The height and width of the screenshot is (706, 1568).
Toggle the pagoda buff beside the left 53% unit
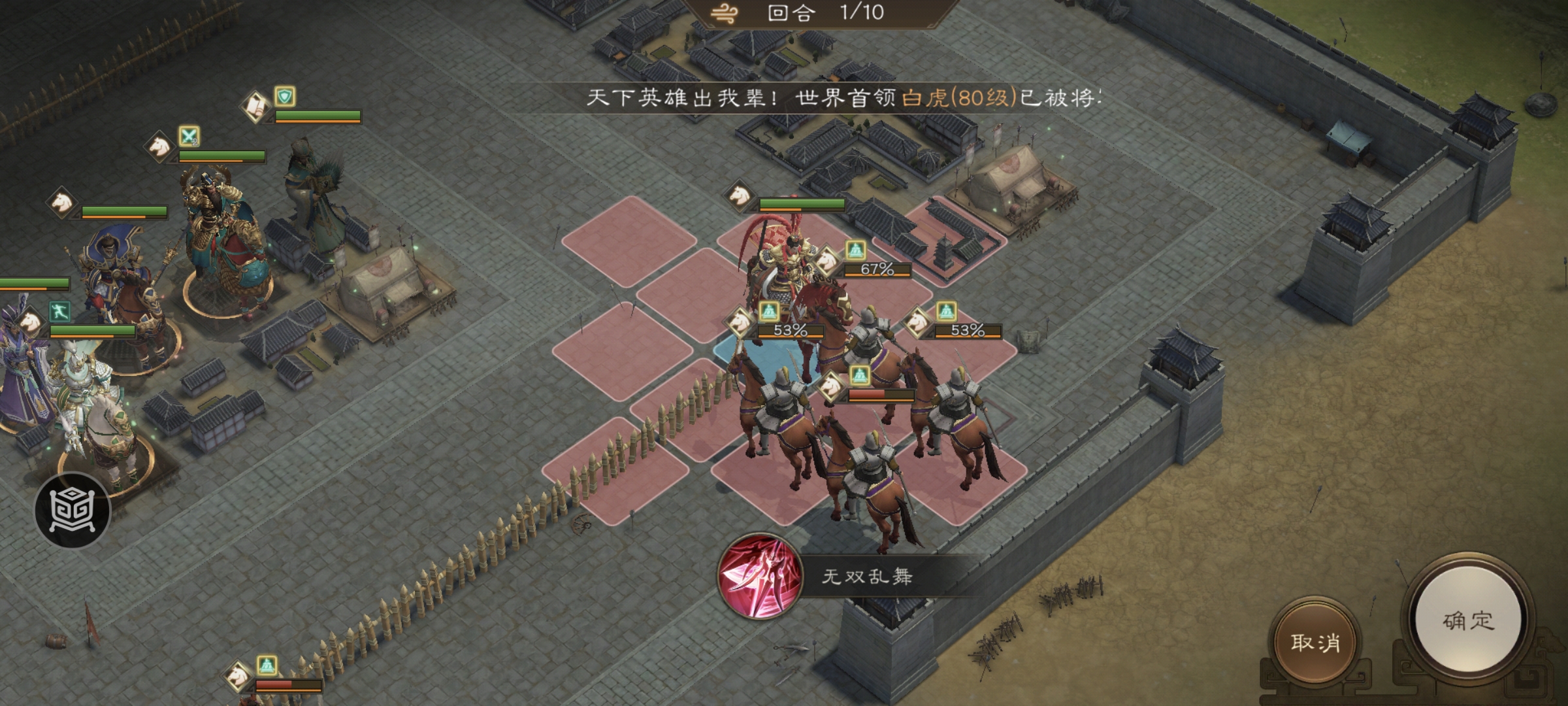click(768, 312)
